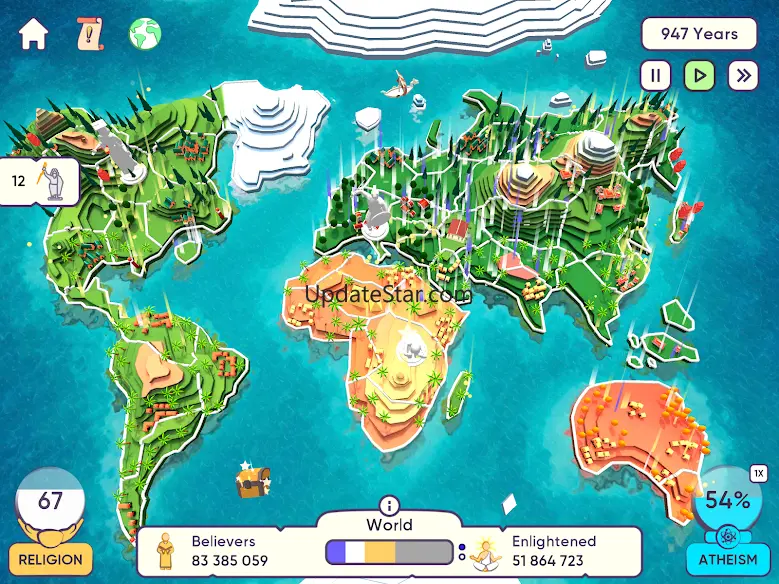Screen dimensions: 779x584
Task: Open the Religion panel
Action: pos(51,557)
